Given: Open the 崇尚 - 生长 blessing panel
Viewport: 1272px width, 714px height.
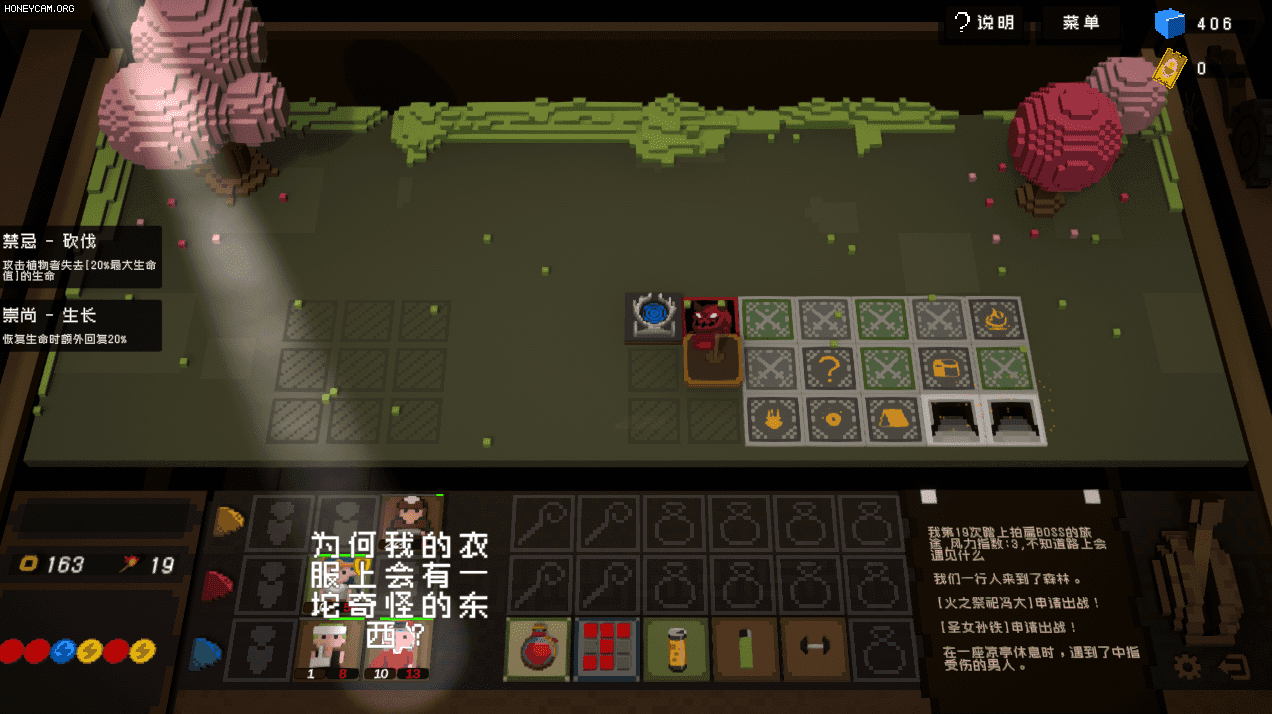Looking at the screenshot, I should click(80, 325).
